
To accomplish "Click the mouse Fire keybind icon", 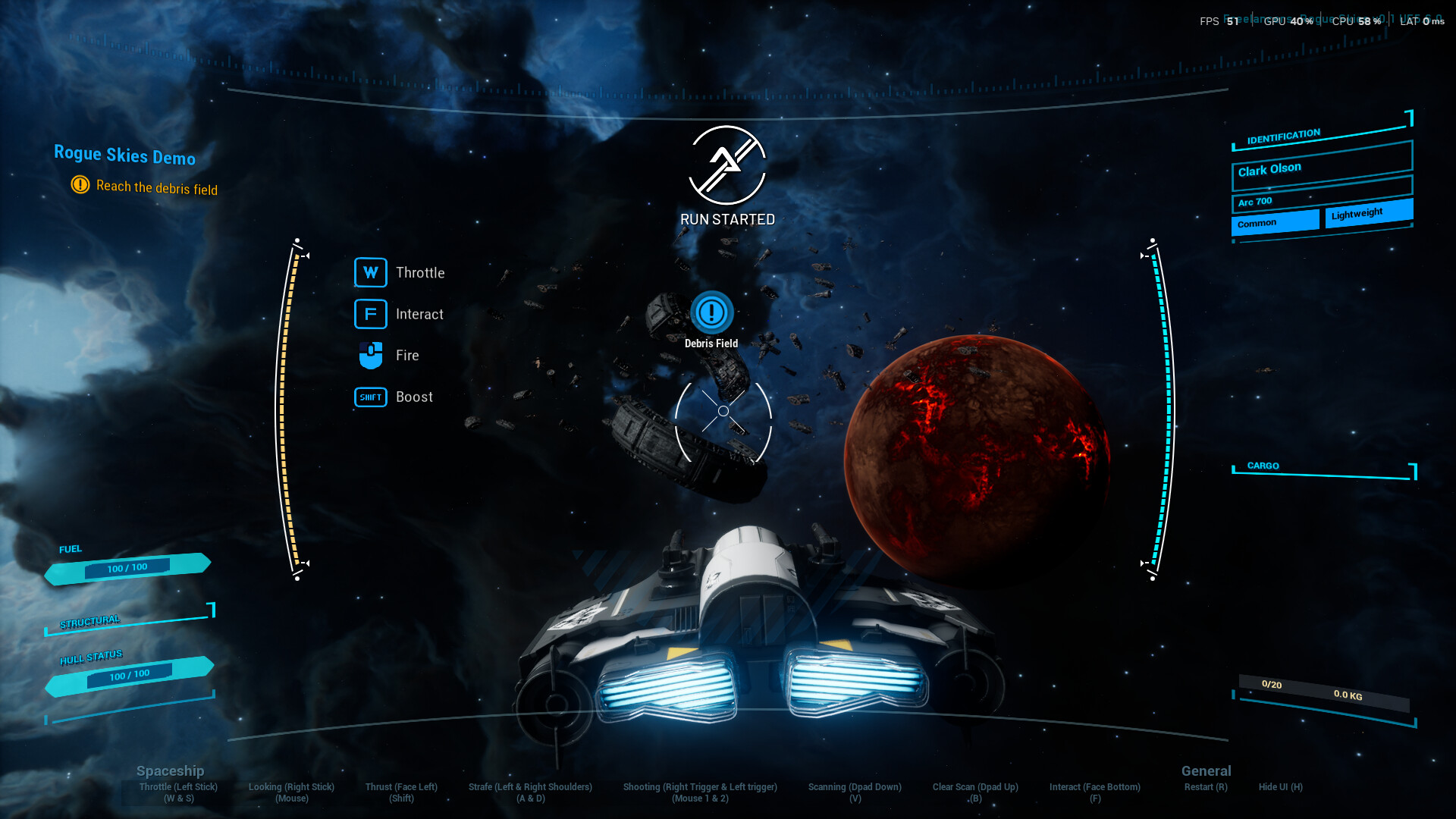I will [370, 354].
